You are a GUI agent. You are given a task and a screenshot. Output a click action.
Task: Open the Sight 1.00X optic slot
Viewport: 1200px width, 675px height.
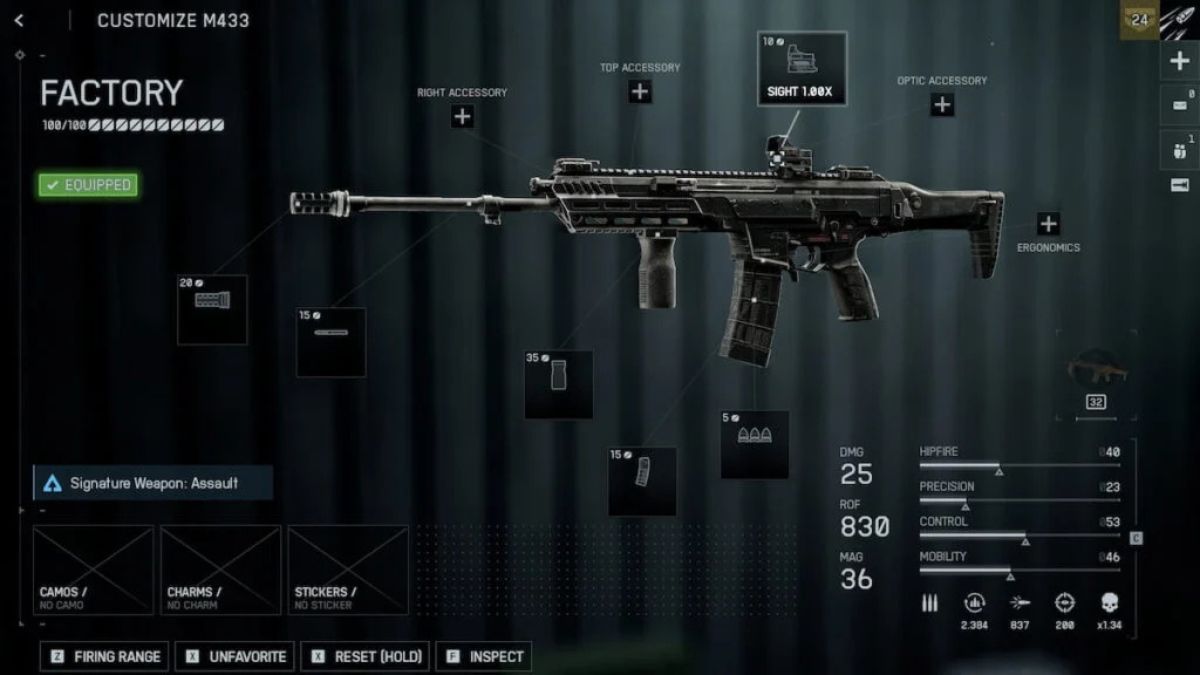coord(802,69)
